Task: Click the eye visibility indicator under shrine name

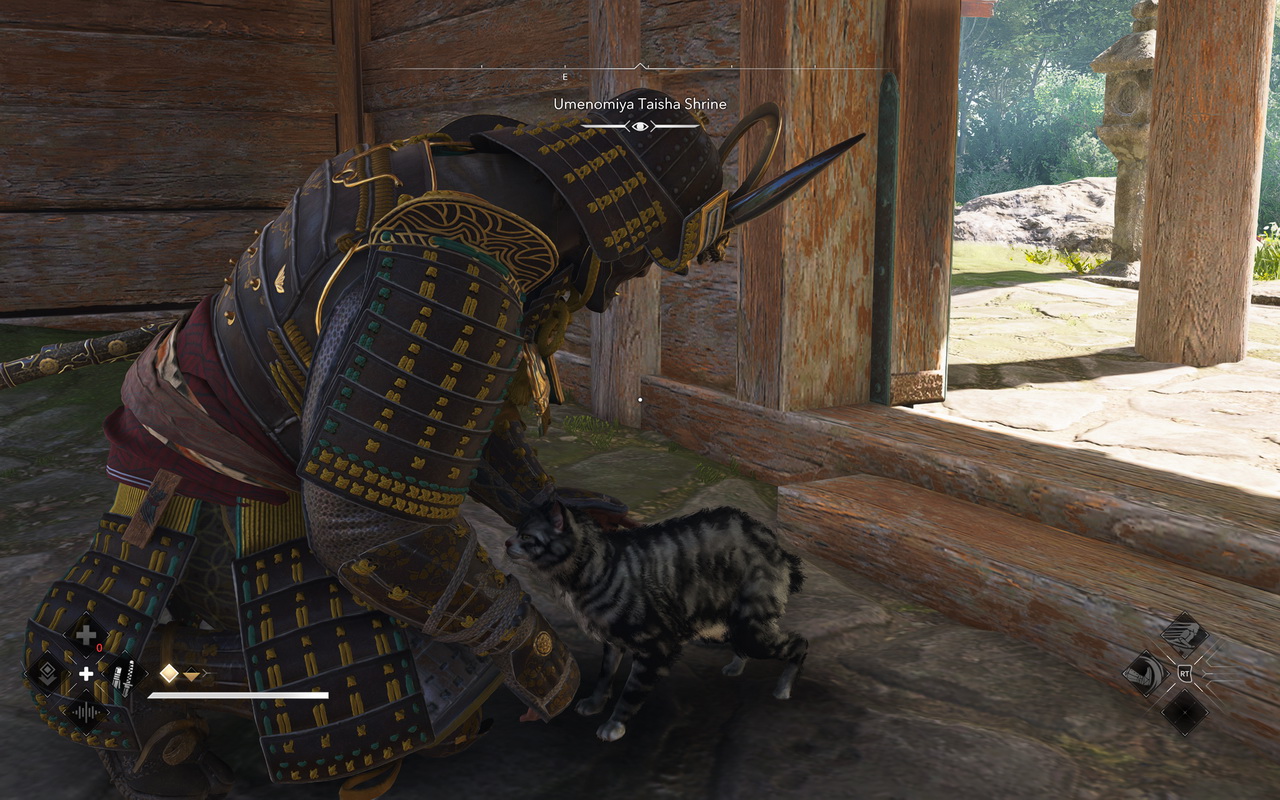Action: 640,126
